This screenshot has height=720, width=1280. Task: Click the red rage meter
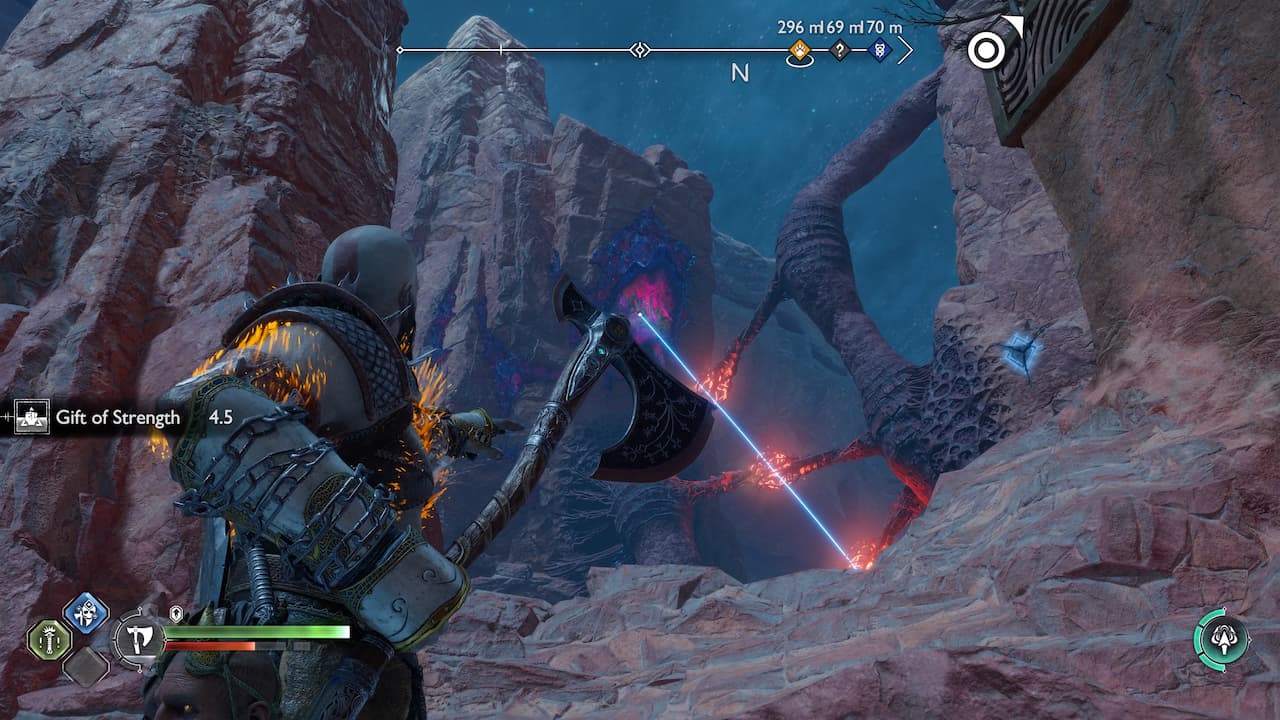click(x=210, y=645)
